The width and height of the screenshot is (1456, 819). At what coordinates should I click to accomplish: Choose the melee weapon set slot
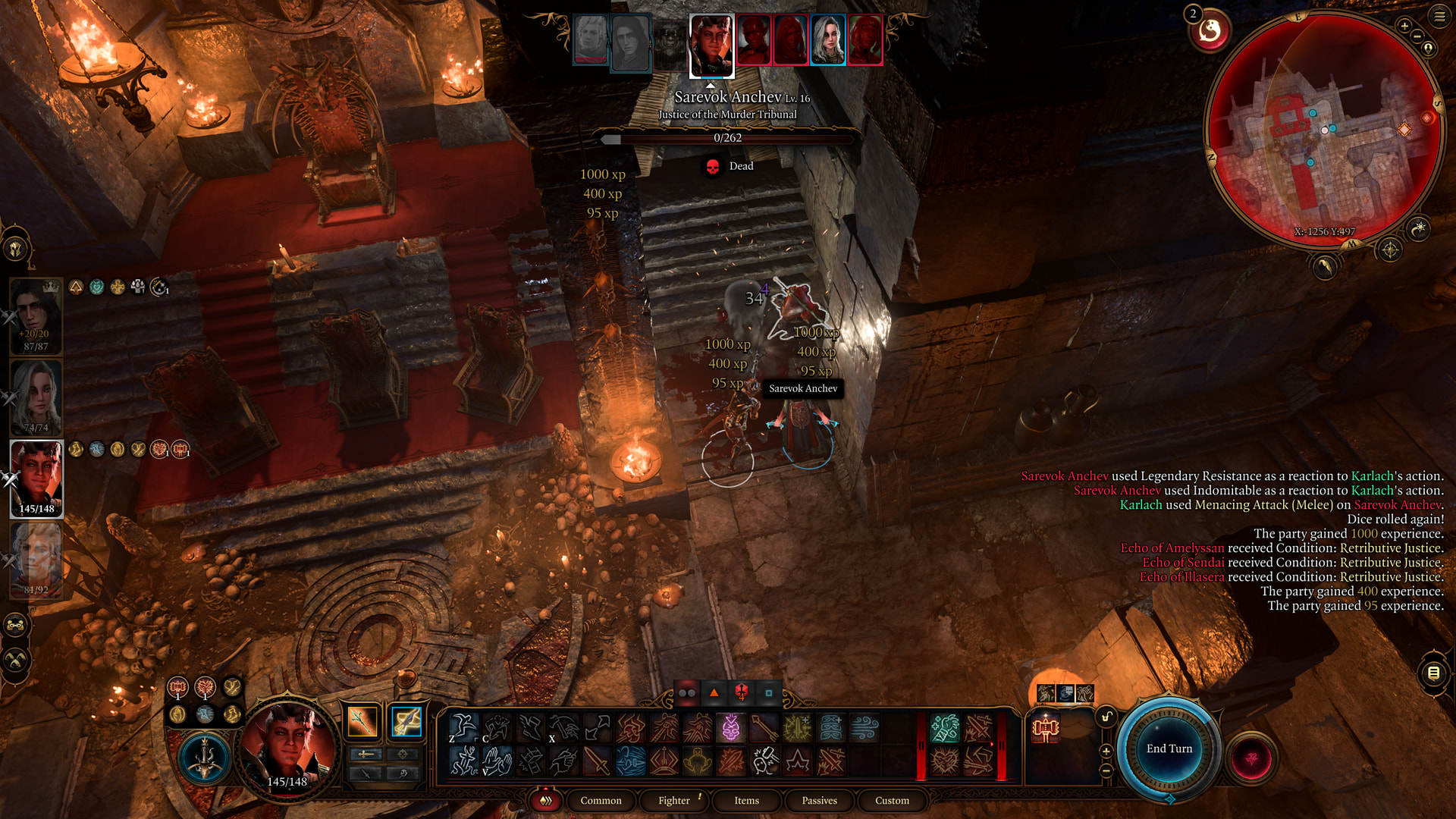[362, 721]
